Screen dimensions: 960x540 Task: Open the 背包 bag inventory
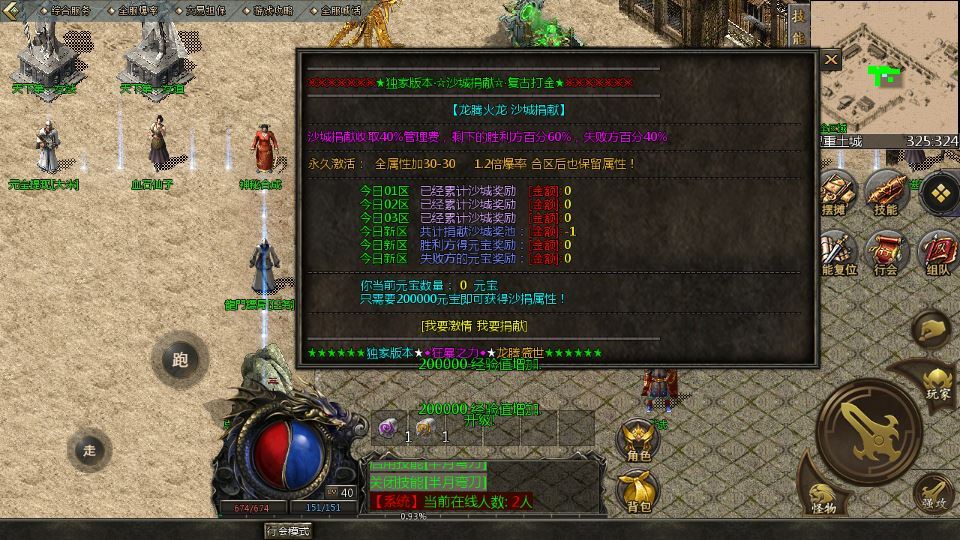[x=638, y=492]
